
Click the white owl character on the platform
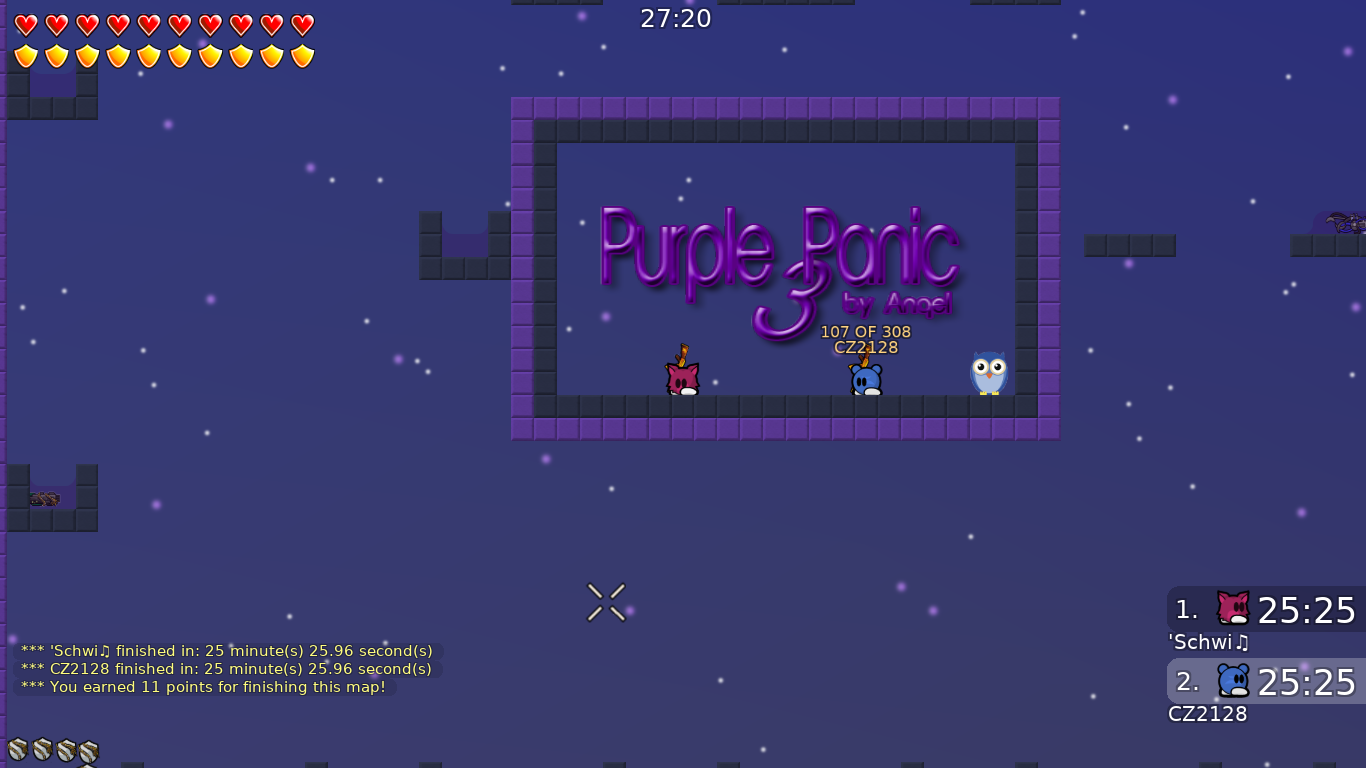tap(988, 375)
